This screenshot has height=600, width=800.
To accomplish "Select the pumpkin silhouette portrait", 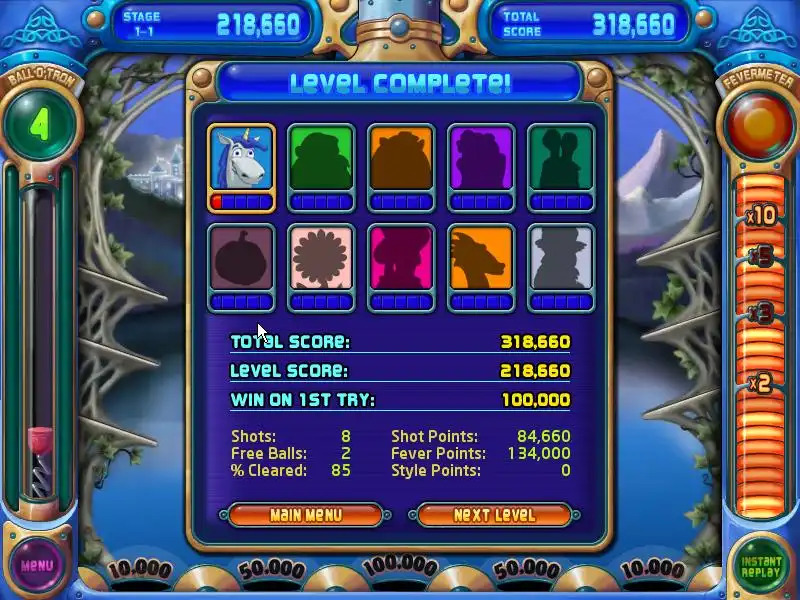I will pyautogui.click(x=241, y=259).
